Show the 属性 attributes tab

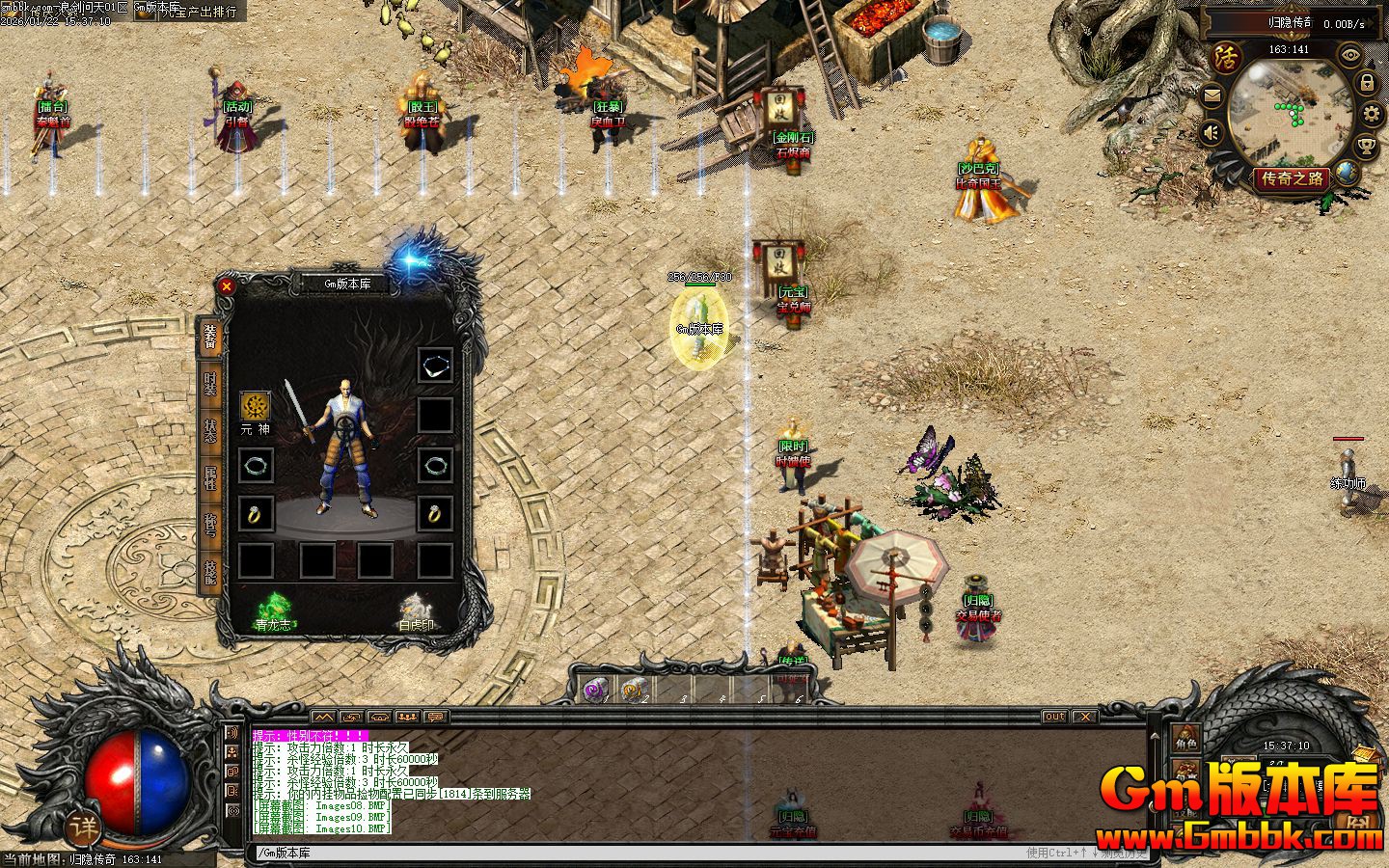pos(209,477)
